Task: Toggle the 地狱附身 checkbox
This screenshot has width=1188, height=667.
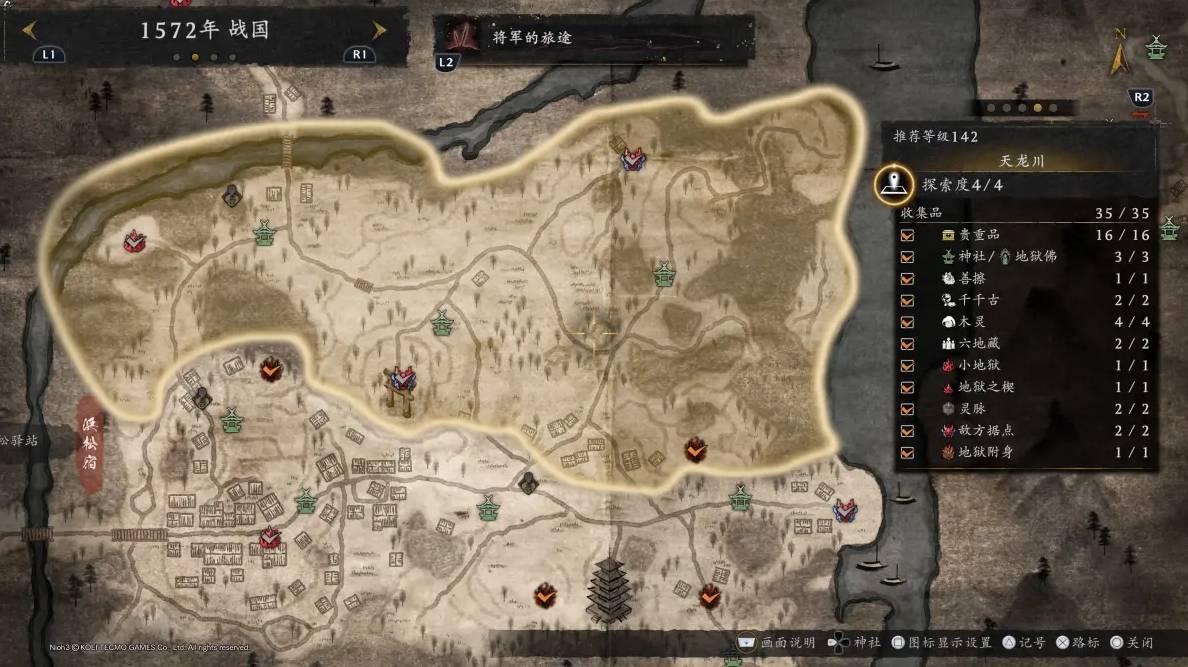Action: [x=907, y=453]
